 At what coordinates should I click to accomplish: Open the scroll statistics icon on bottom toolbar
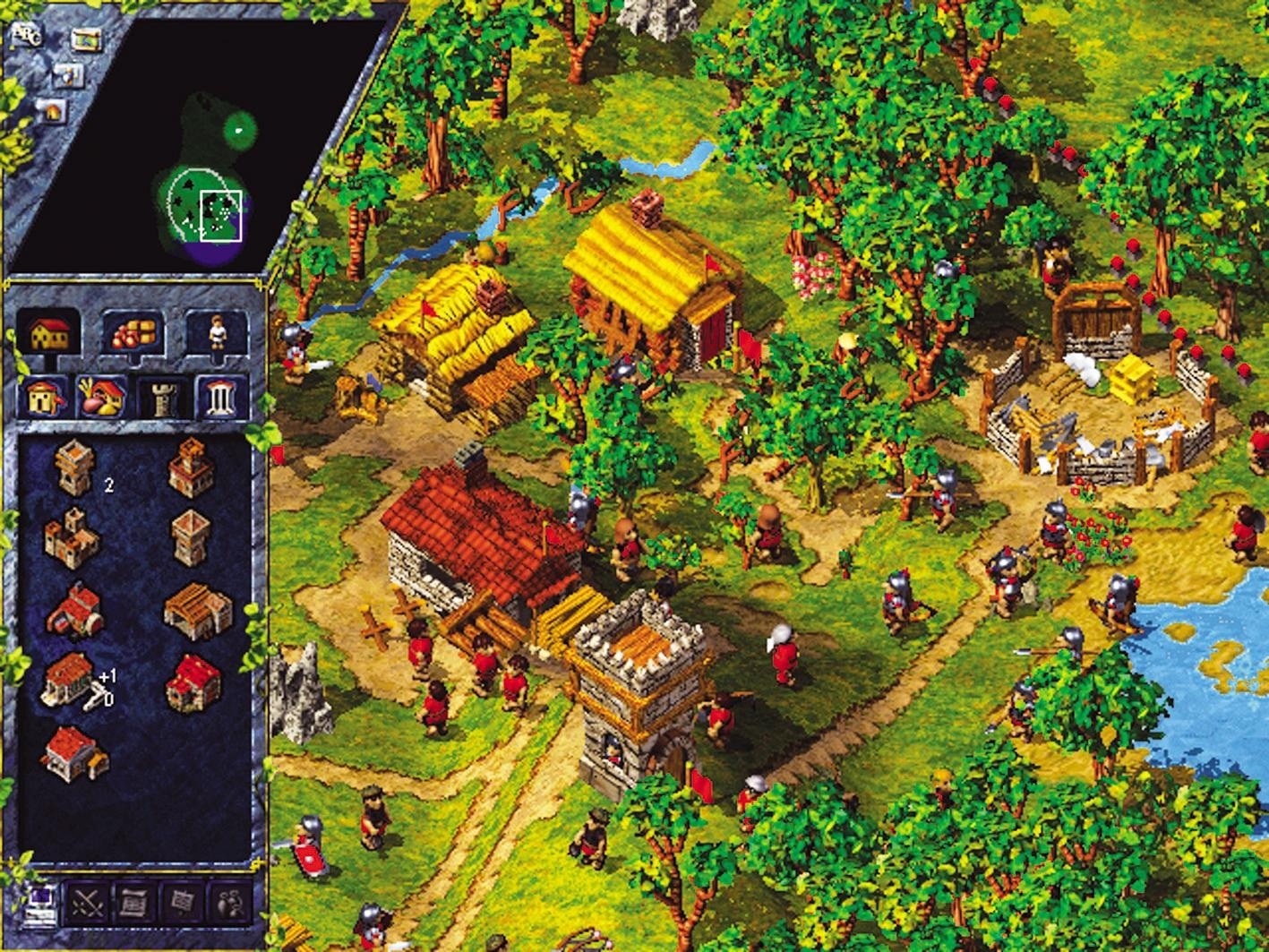(x=134, y=903)
